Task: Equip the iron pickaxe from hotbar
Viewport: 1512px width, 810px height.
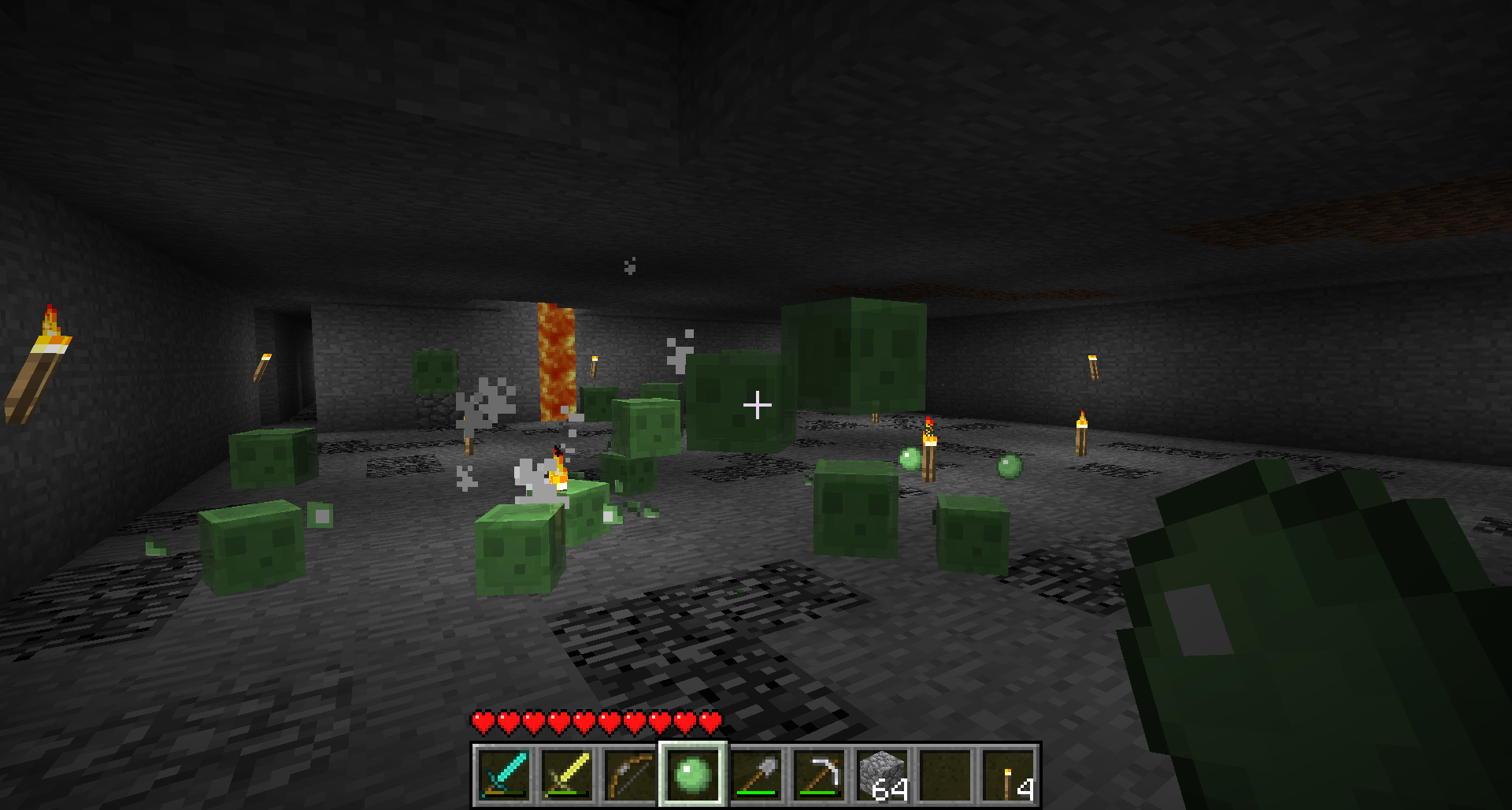Action: coord(819,775)
